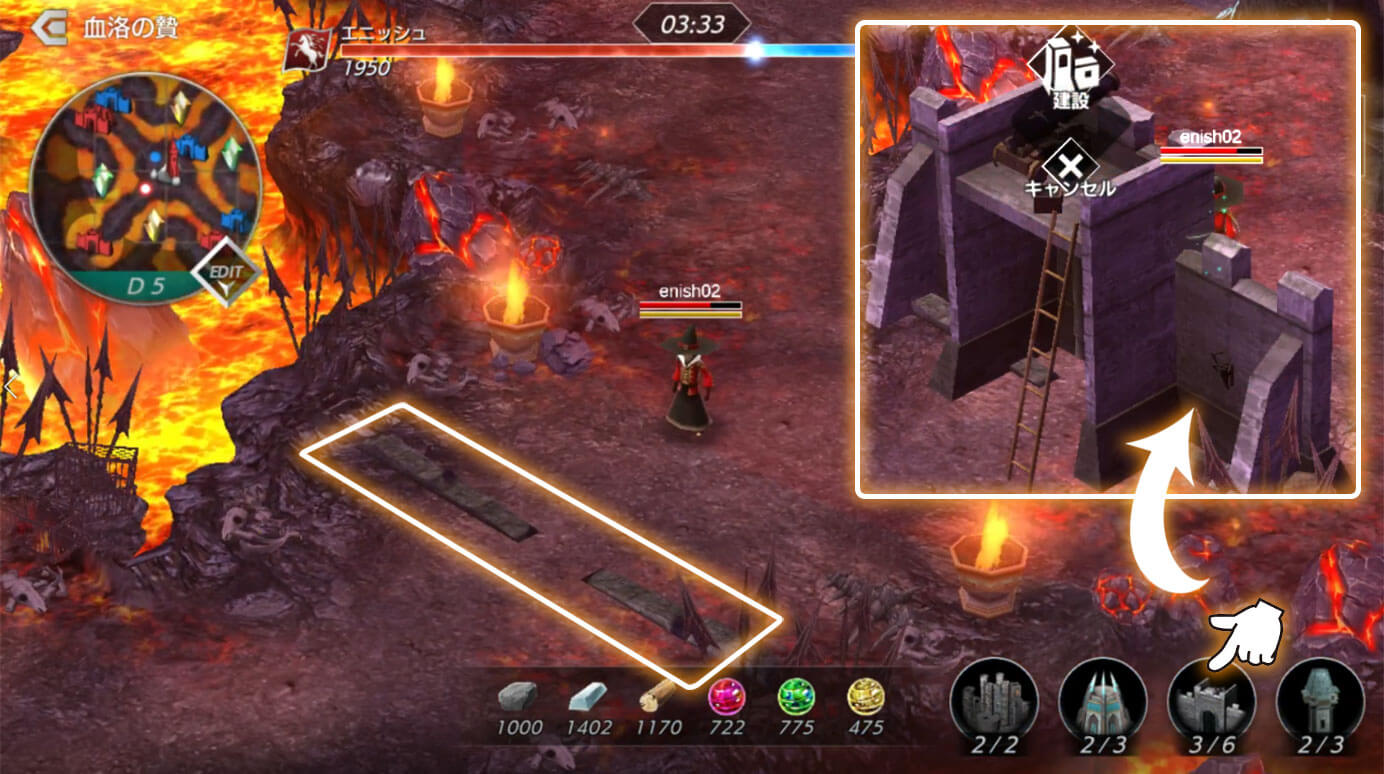Select the stone wall gate building, 3/6
The height and width of the screenshot is (774, 1384).
tap(1211, 699)
